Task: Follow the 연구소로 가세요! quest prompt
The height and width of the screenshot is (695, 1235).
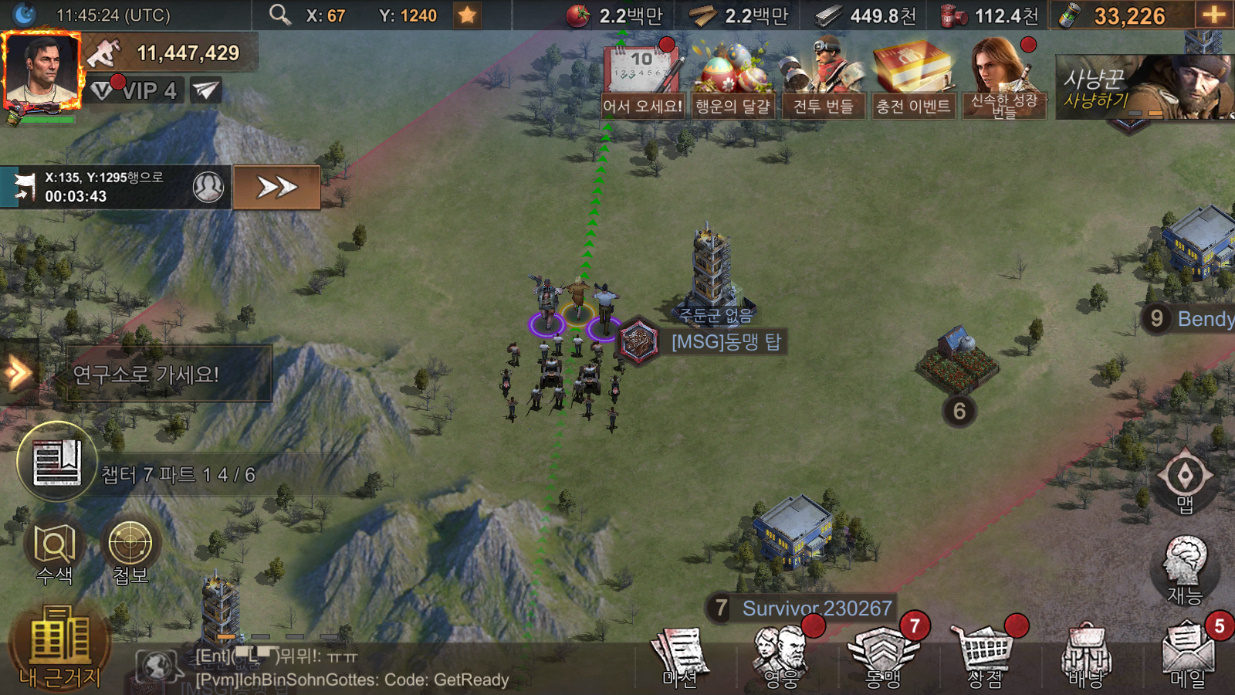Action: (146, 375)
